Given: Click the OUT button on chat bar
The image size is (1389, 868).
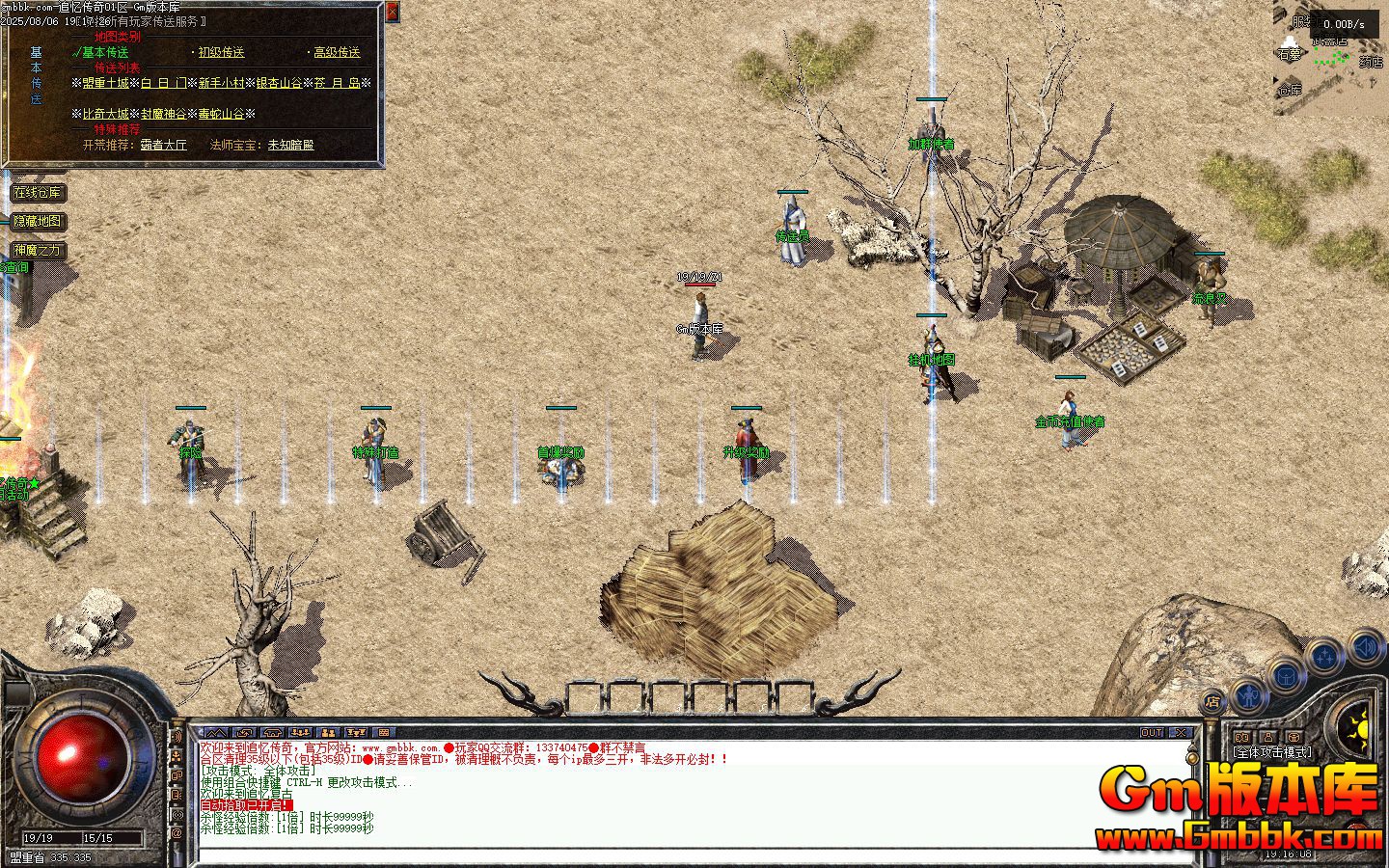Looking at the screenshot, I should (1152, 733).
